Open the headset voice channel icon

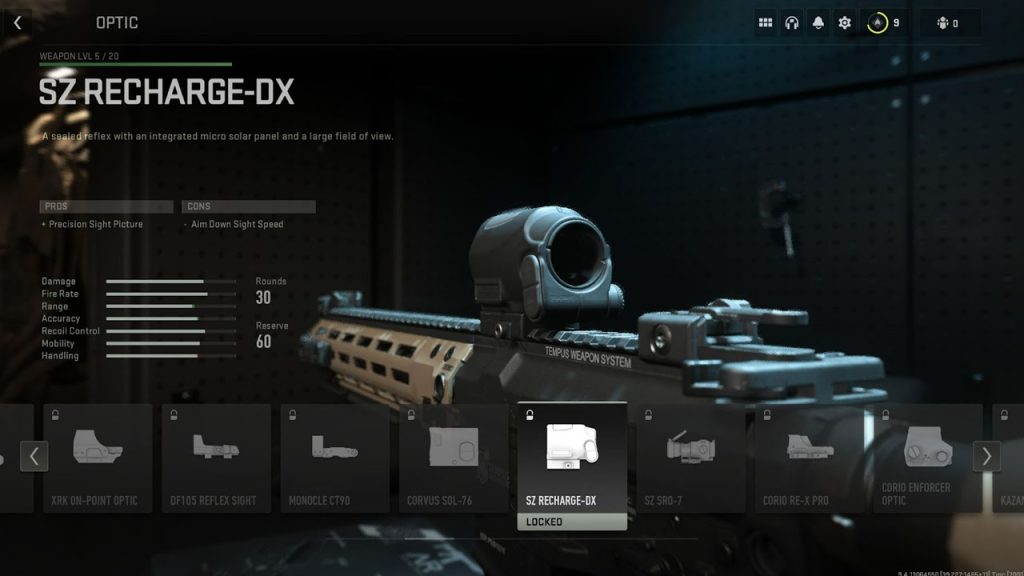pos(792,22)
